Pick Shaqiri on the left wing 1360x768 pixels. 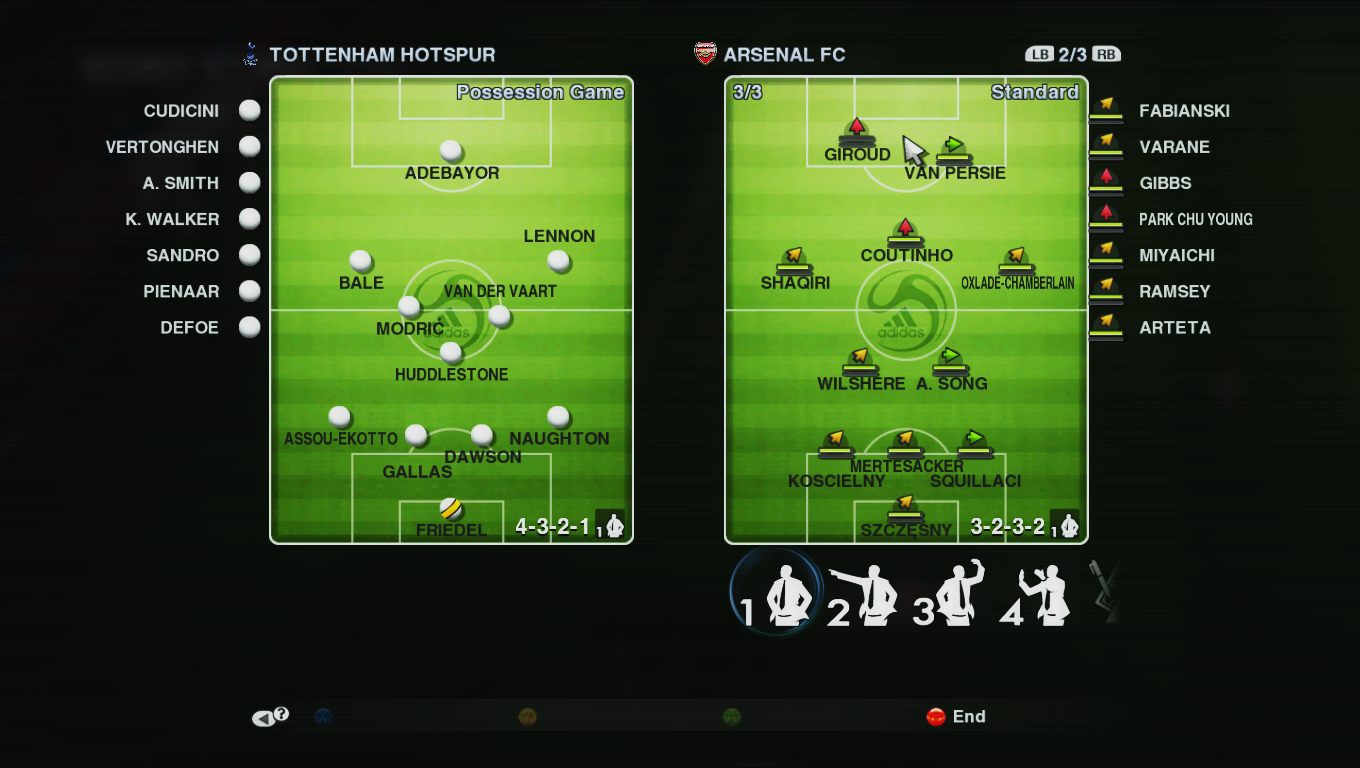[794, 260]
